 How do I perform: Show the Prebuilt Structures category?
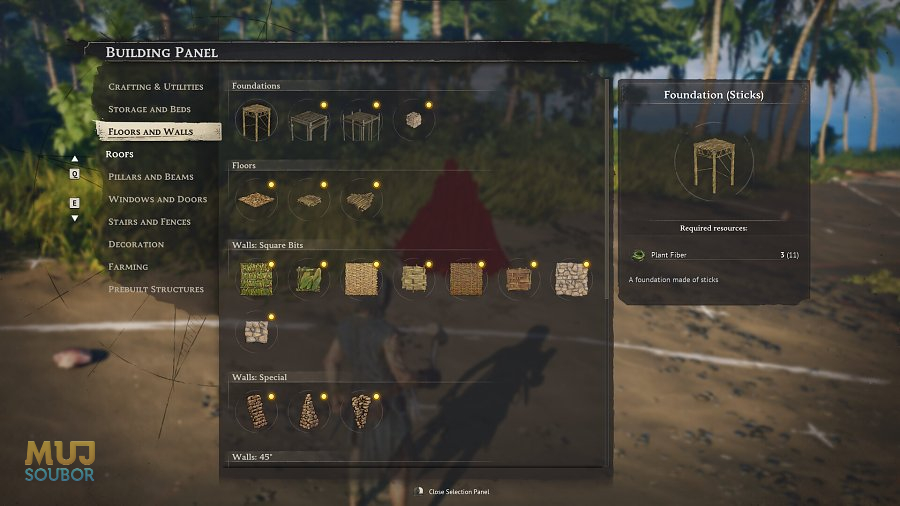pyautogui.click(x=156, y=289)
